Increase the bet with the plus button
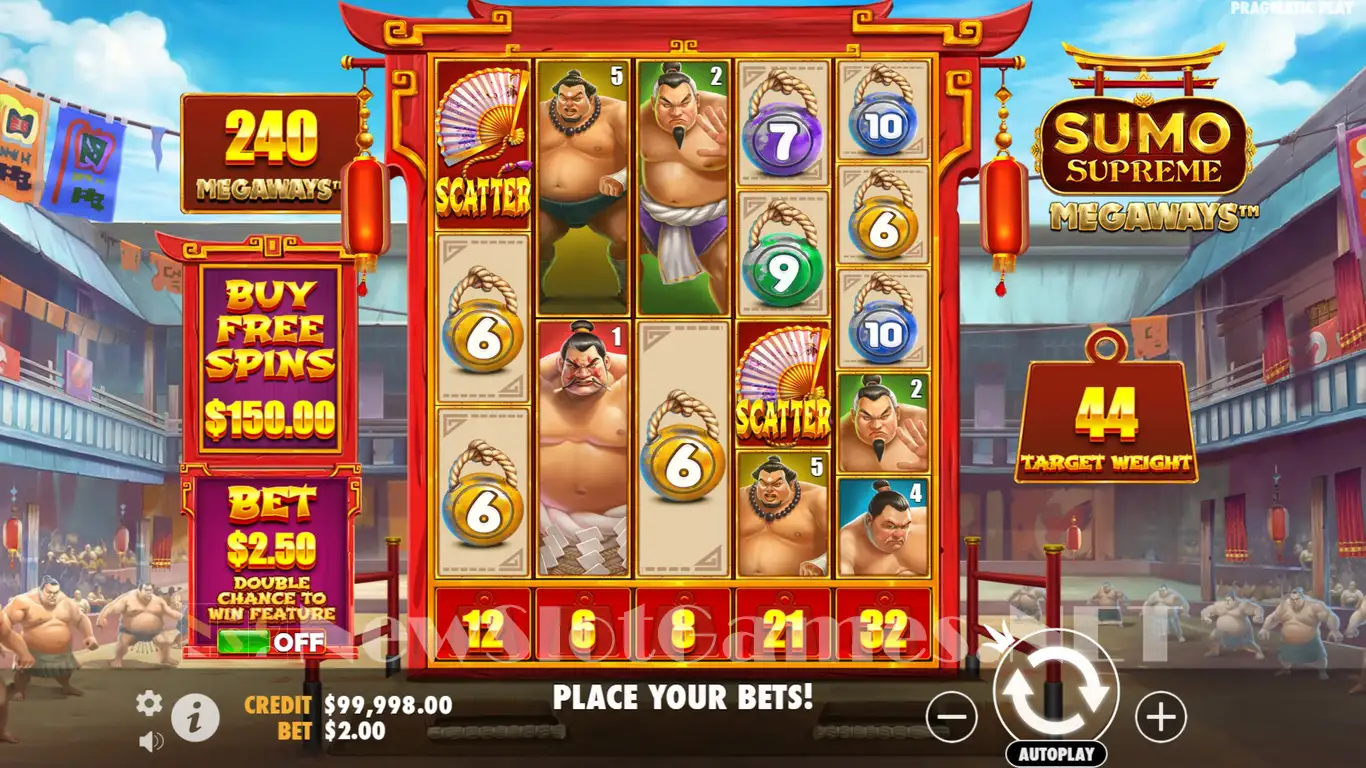Viewport: 1366px width, 768px height. tap(1161, 717)
